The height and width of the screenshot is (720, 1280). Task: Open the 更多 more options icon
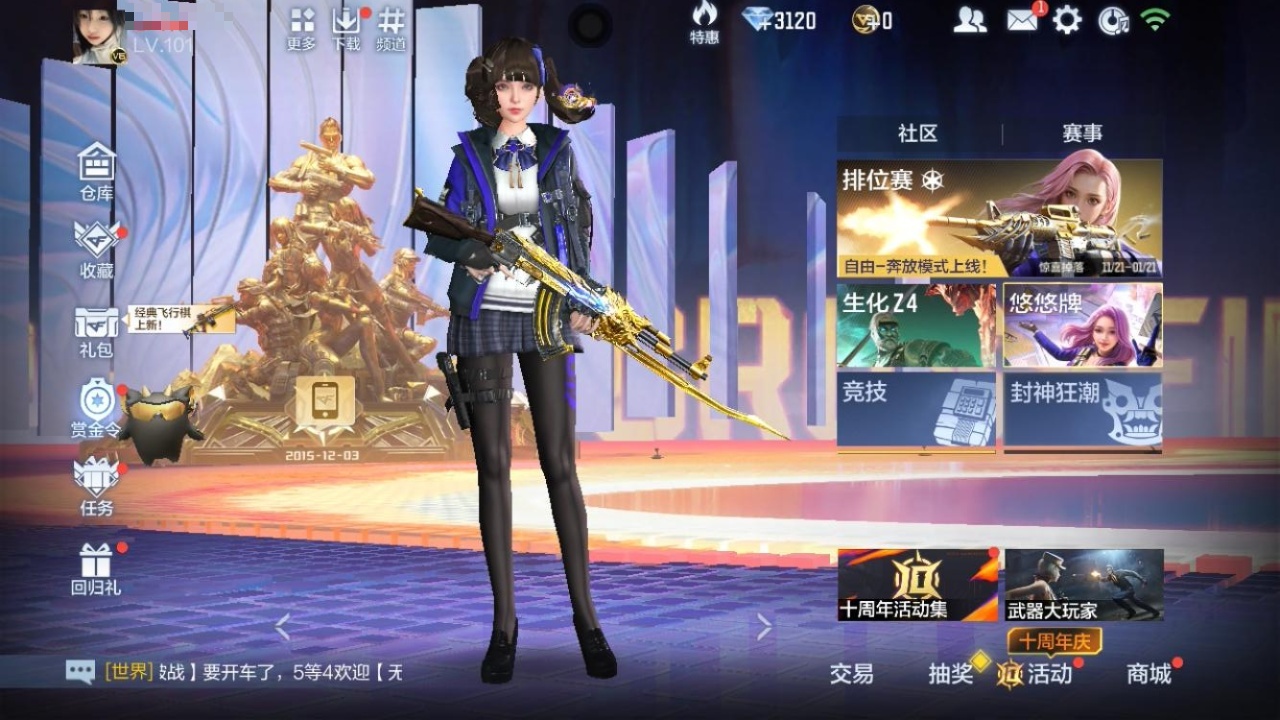click(x=301, y=28)
